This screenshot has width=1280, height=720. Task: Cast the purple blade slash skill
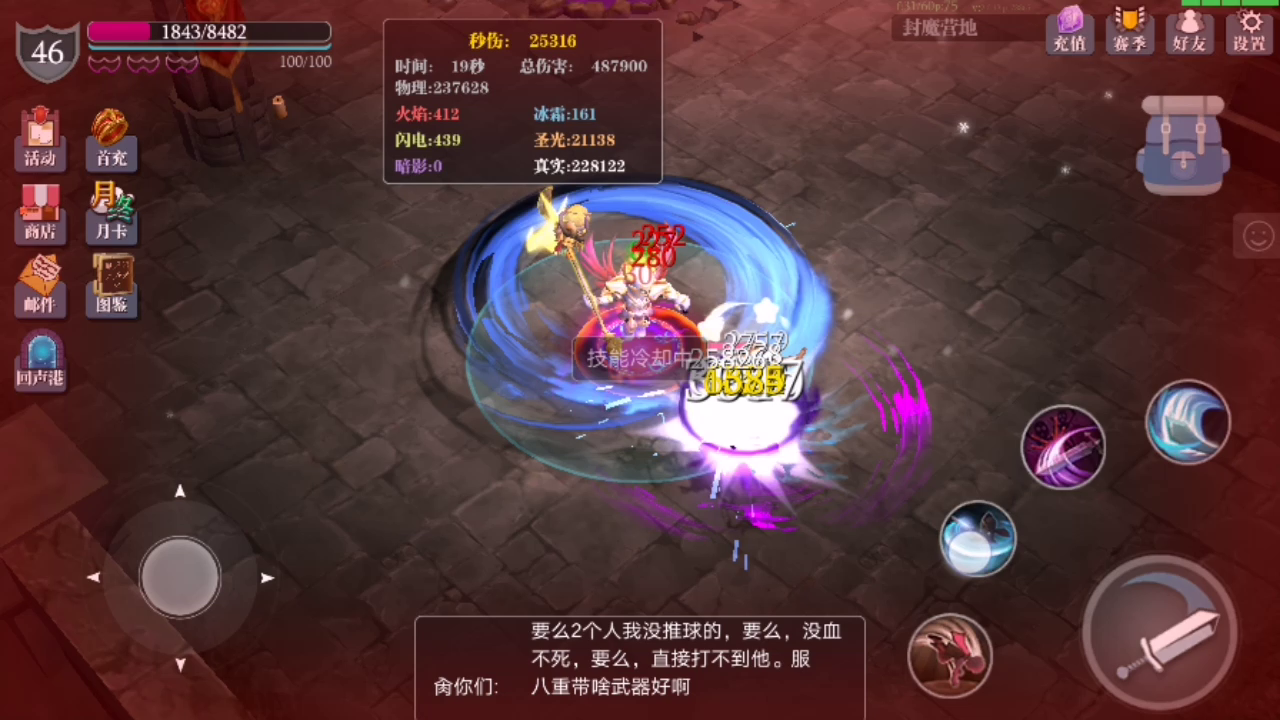click(x=1063, y=445)
